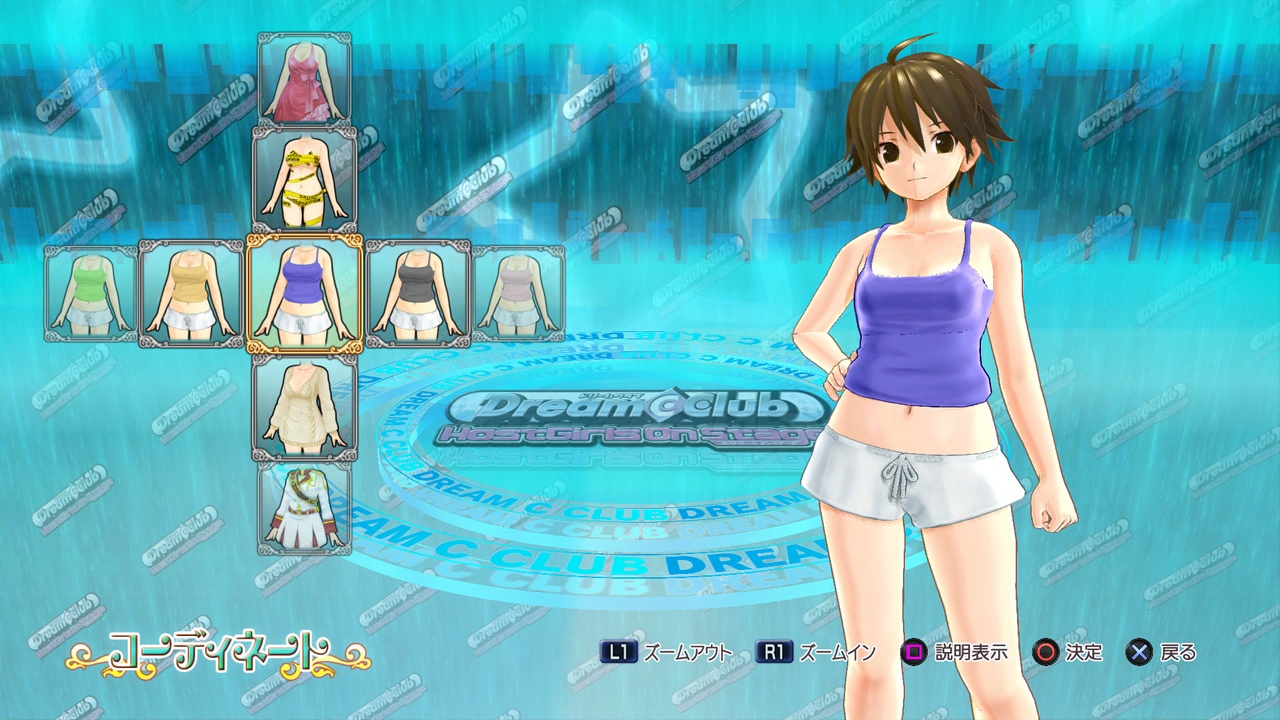Pick the green camisole color variant
This screenshot has height=720, width=1280.
pyautogui.click(x=91, y=293)
